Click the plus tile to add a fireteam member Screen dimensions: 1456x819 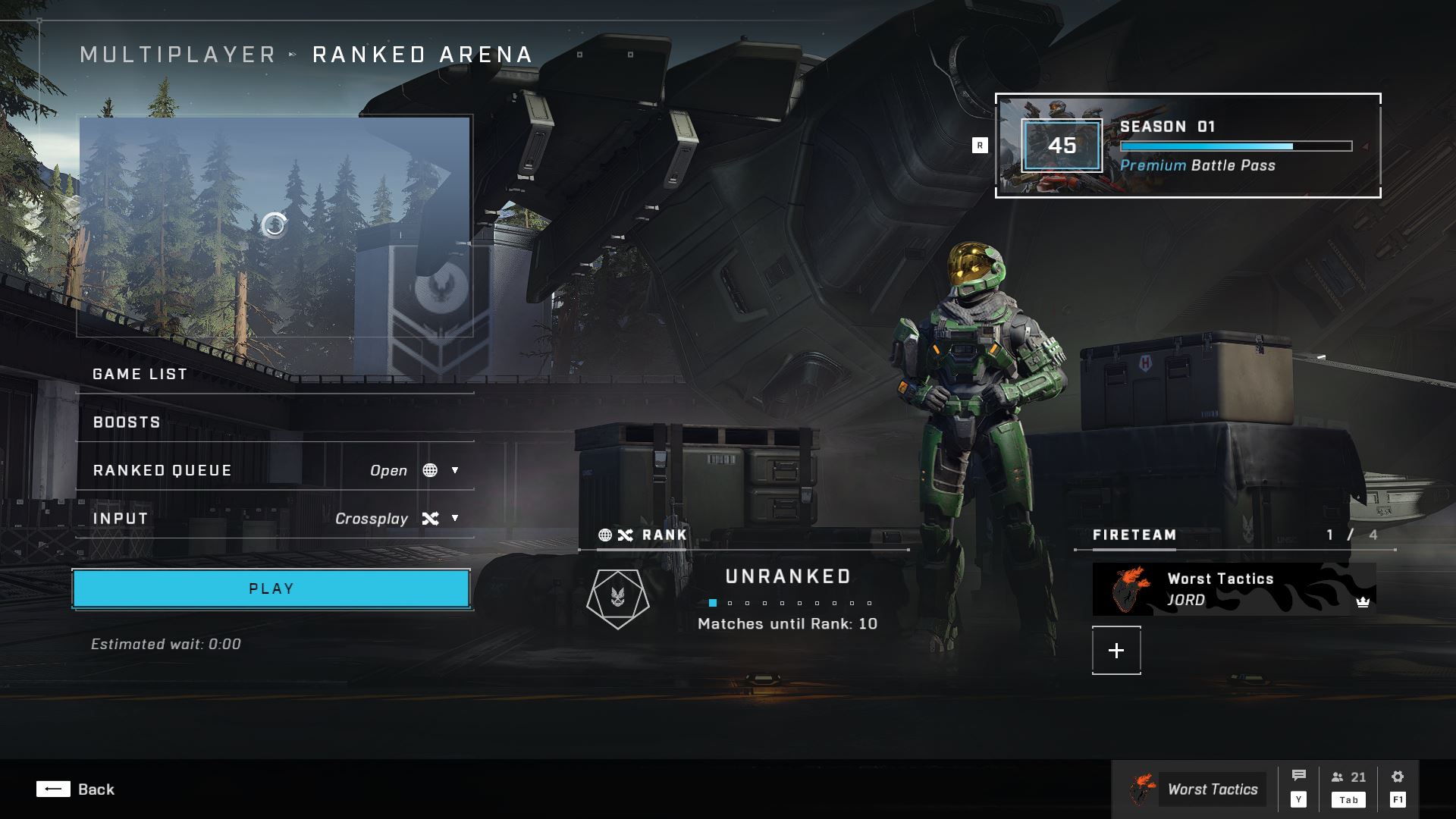coord(1115,650)
